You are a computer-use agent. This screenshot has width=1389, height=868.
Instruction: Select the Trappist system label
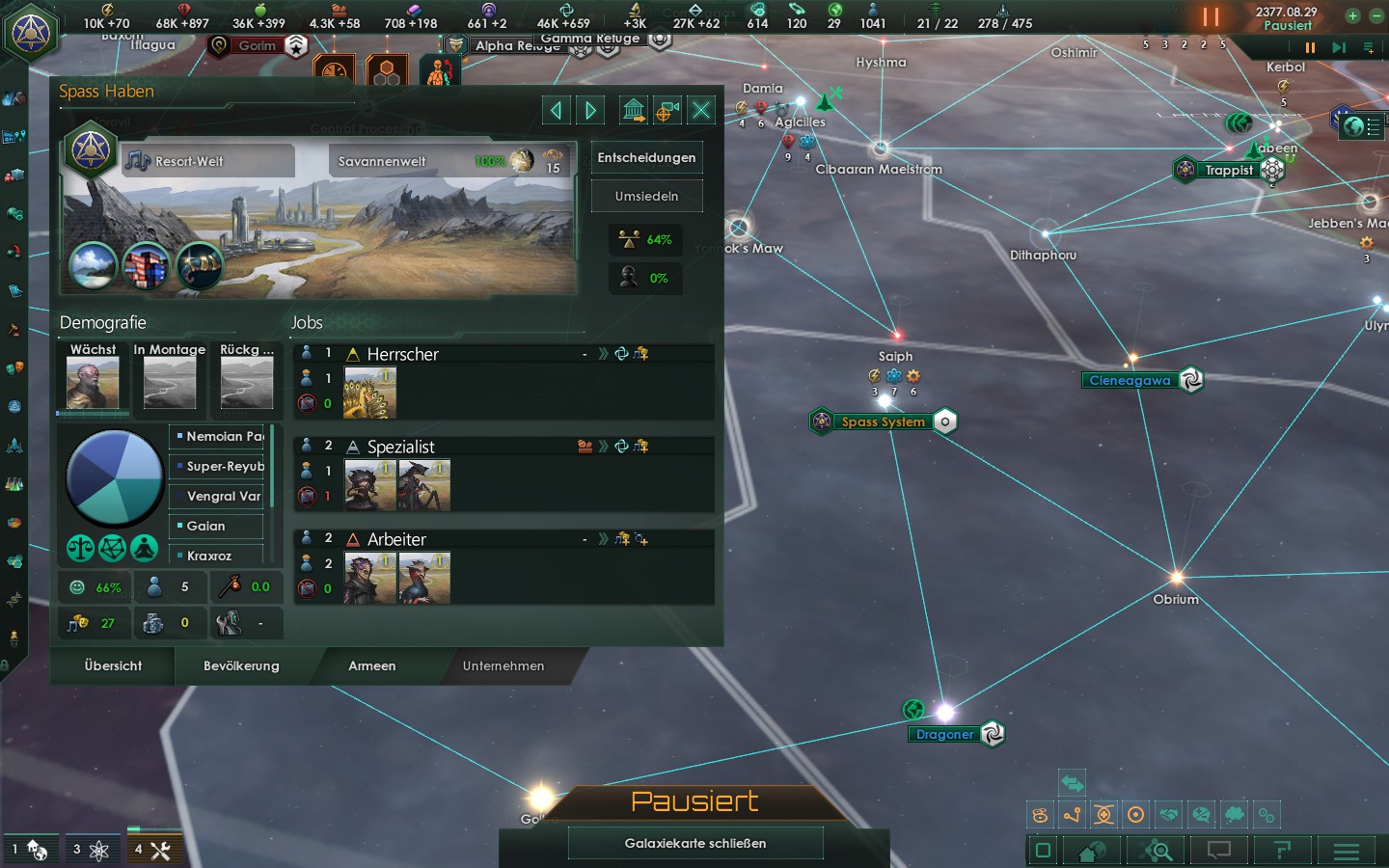point(1228,170)
